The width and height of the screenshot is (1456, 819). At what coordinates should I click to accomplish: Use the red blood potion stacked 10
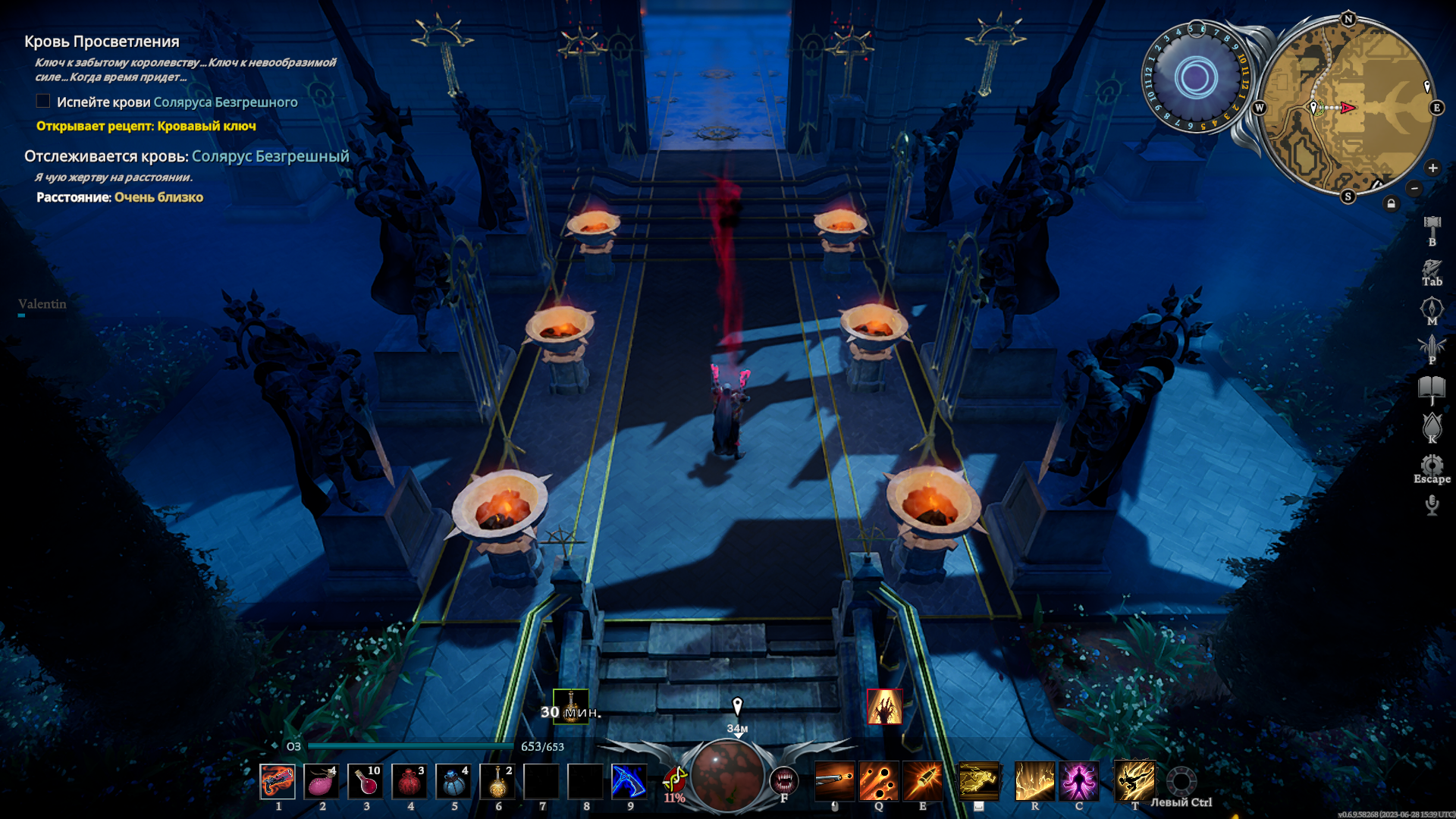[x=366, y=781]
